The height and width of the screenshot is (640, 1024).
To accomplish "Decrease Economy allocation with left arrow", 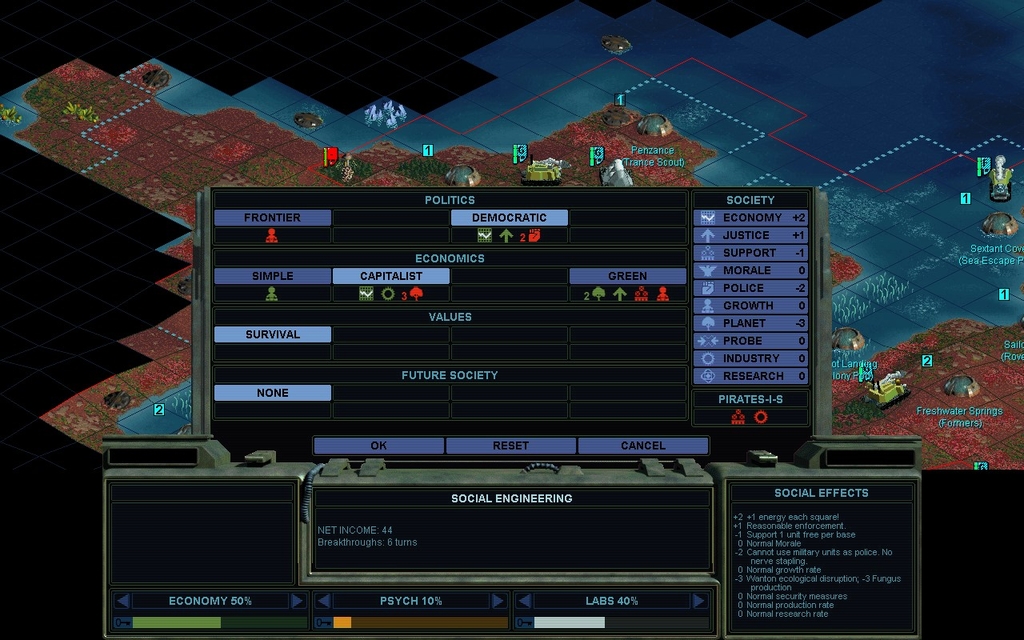I will [x=122, y=601].
